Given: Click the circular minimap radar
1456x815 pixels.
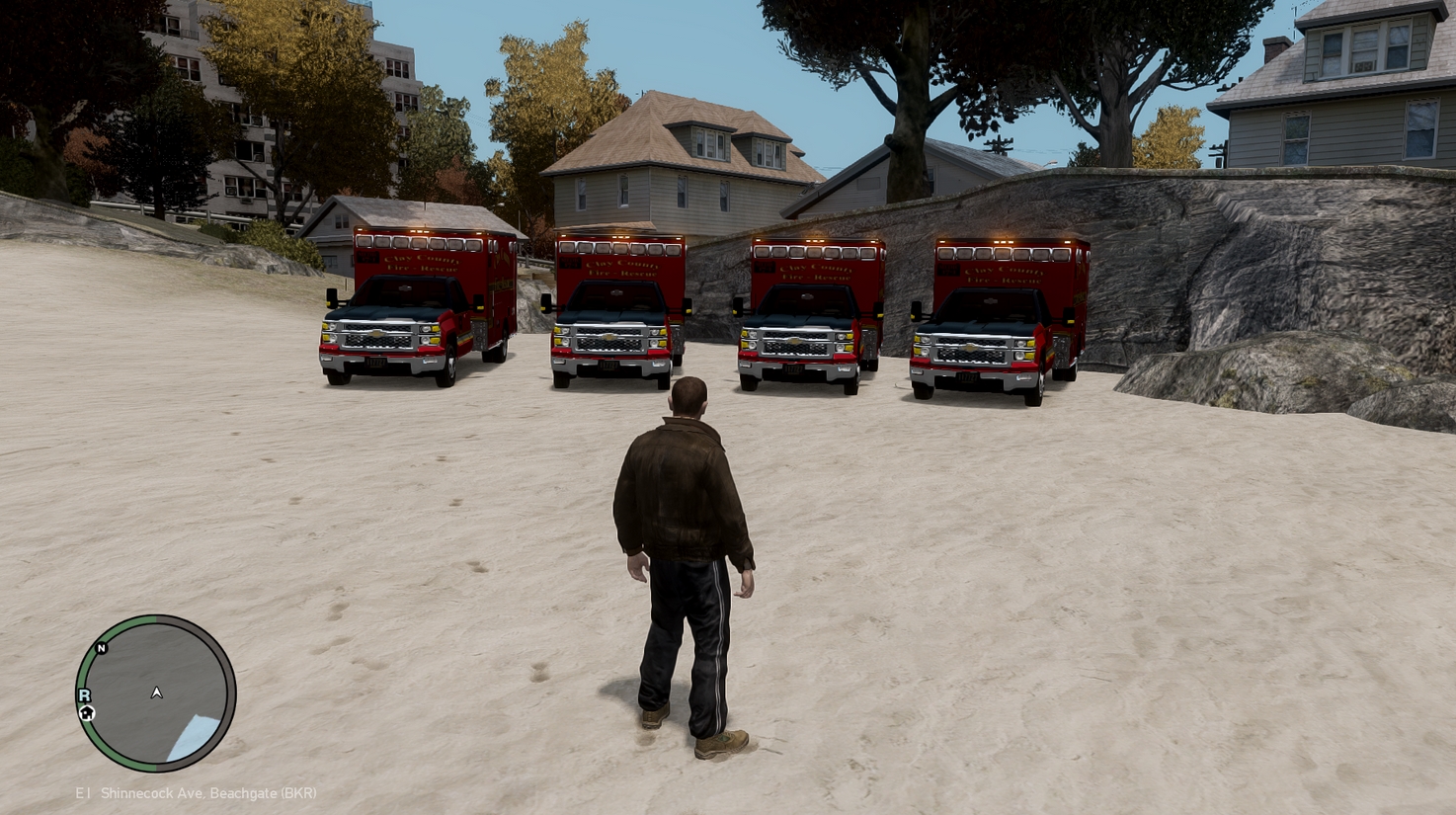Looking at the screenshot, I should (x=156, y=693).
